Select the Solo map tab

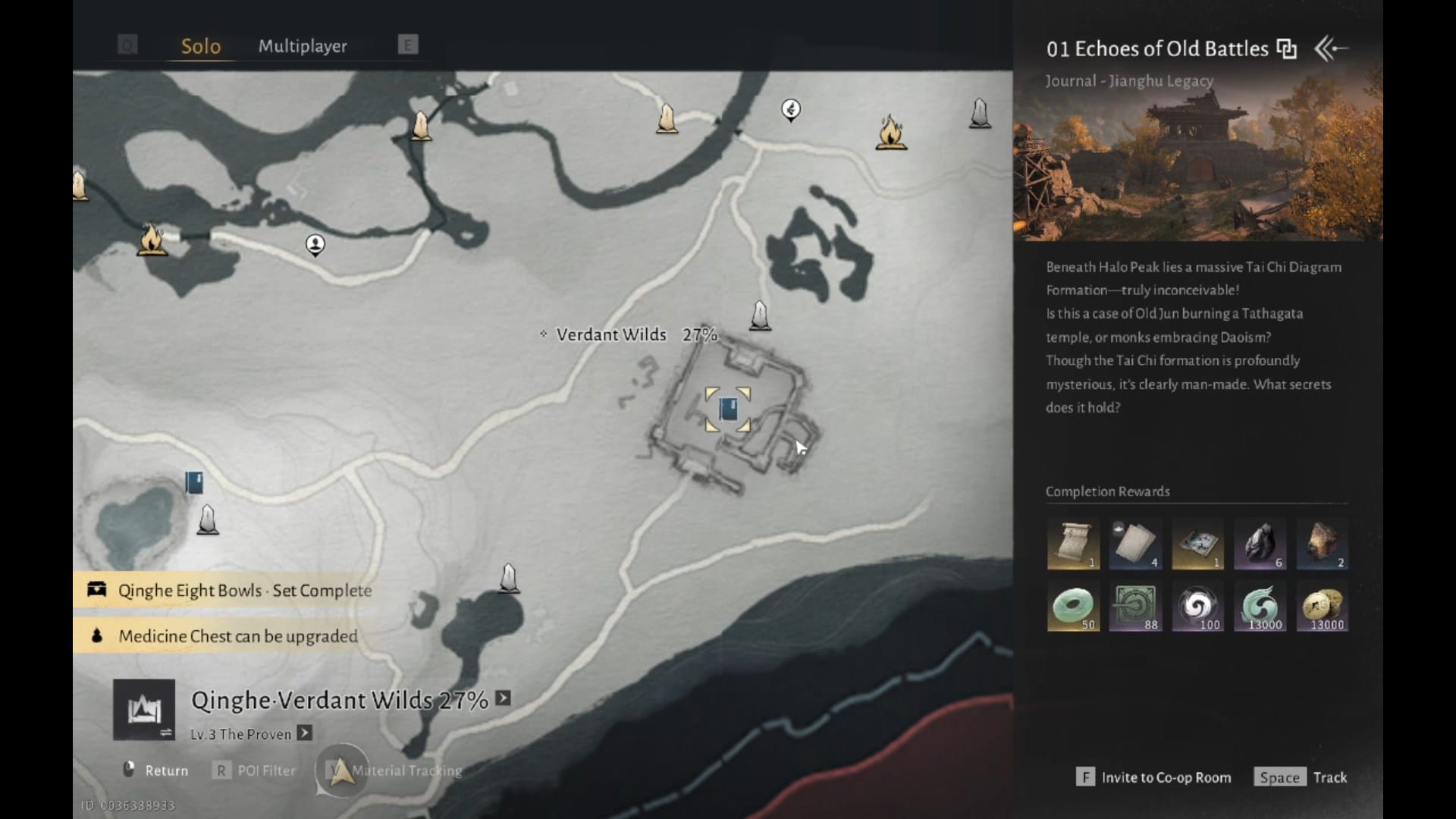point(201,46)
